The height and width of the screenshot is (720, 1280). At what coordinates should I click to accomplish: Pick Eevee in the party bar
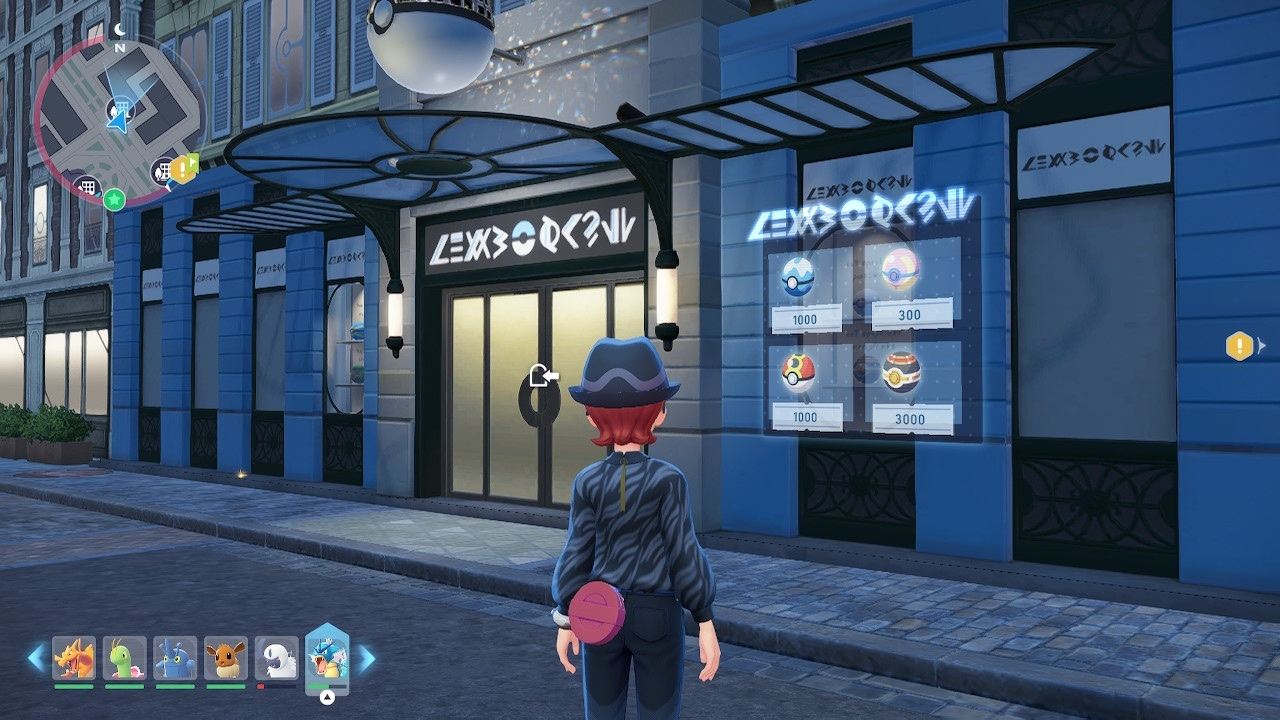coord(226,658)
